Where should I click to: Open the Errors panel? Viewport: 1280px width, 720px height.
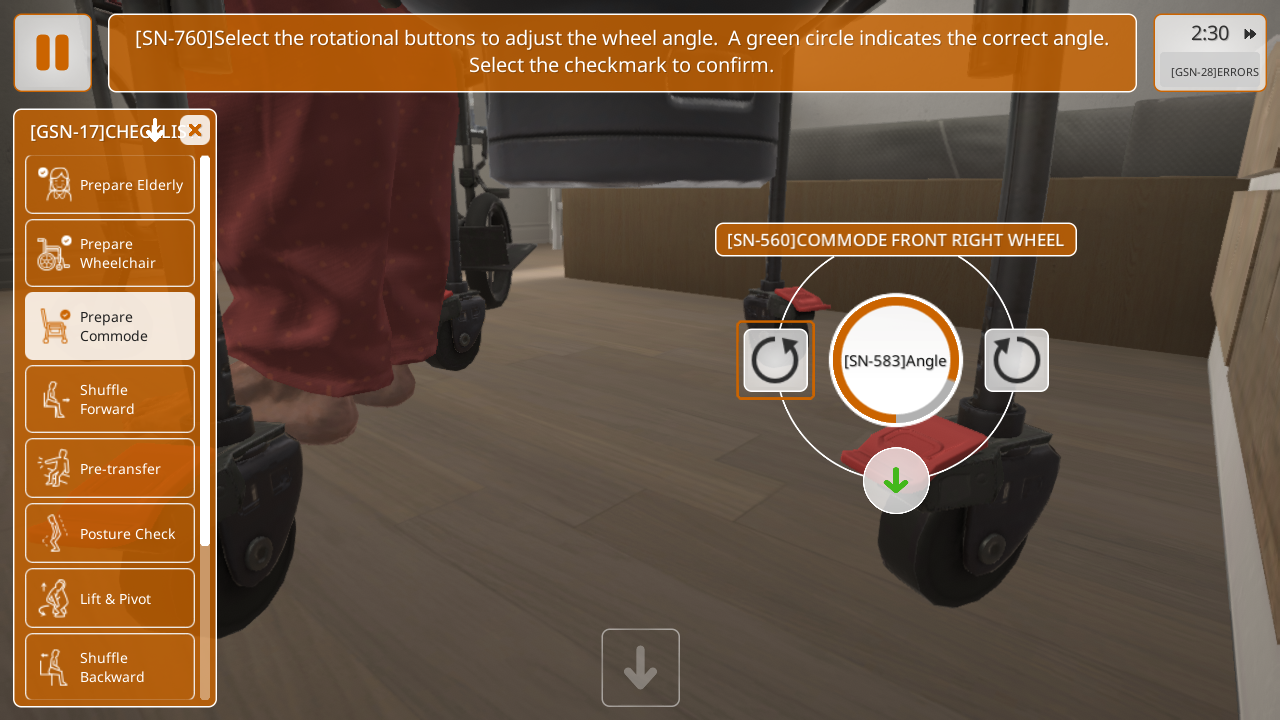coord(1214,72)
